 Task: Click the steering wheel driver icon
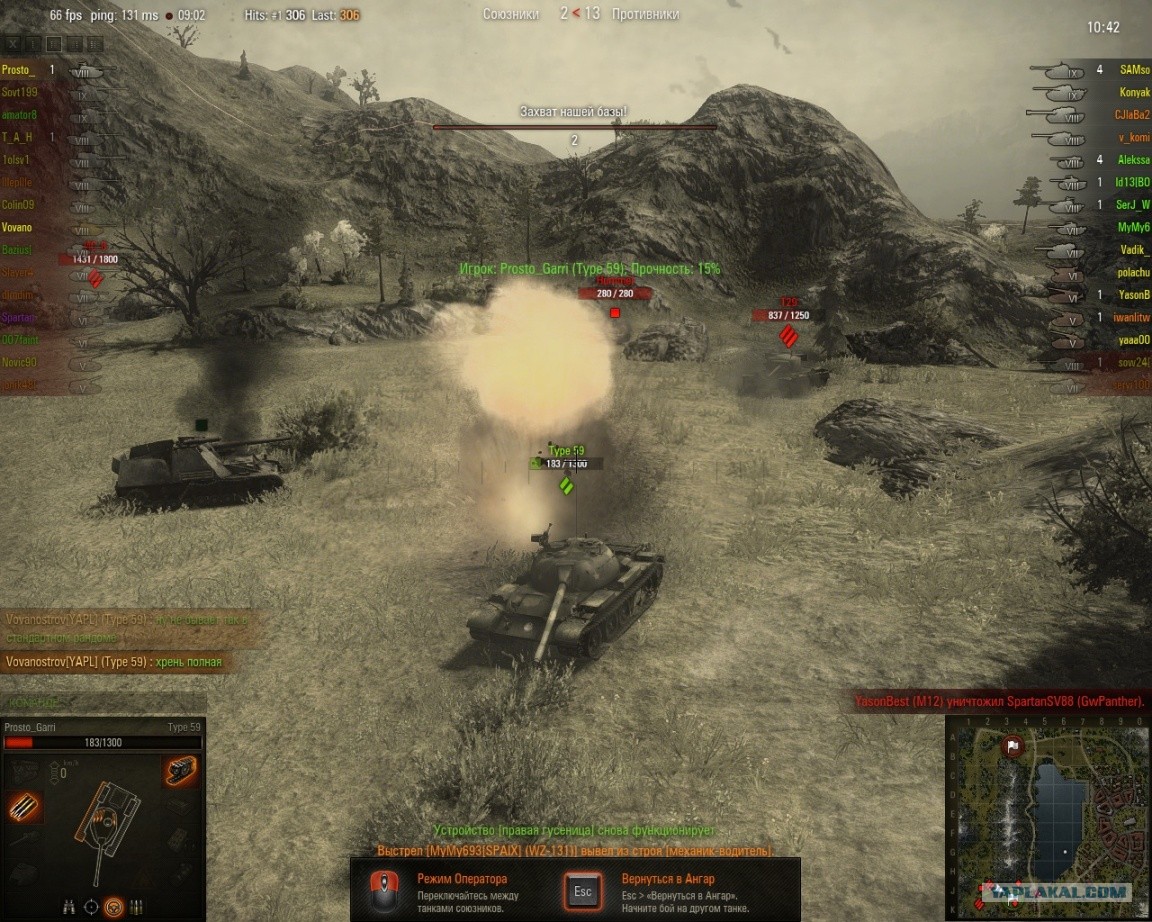[114, 907]
